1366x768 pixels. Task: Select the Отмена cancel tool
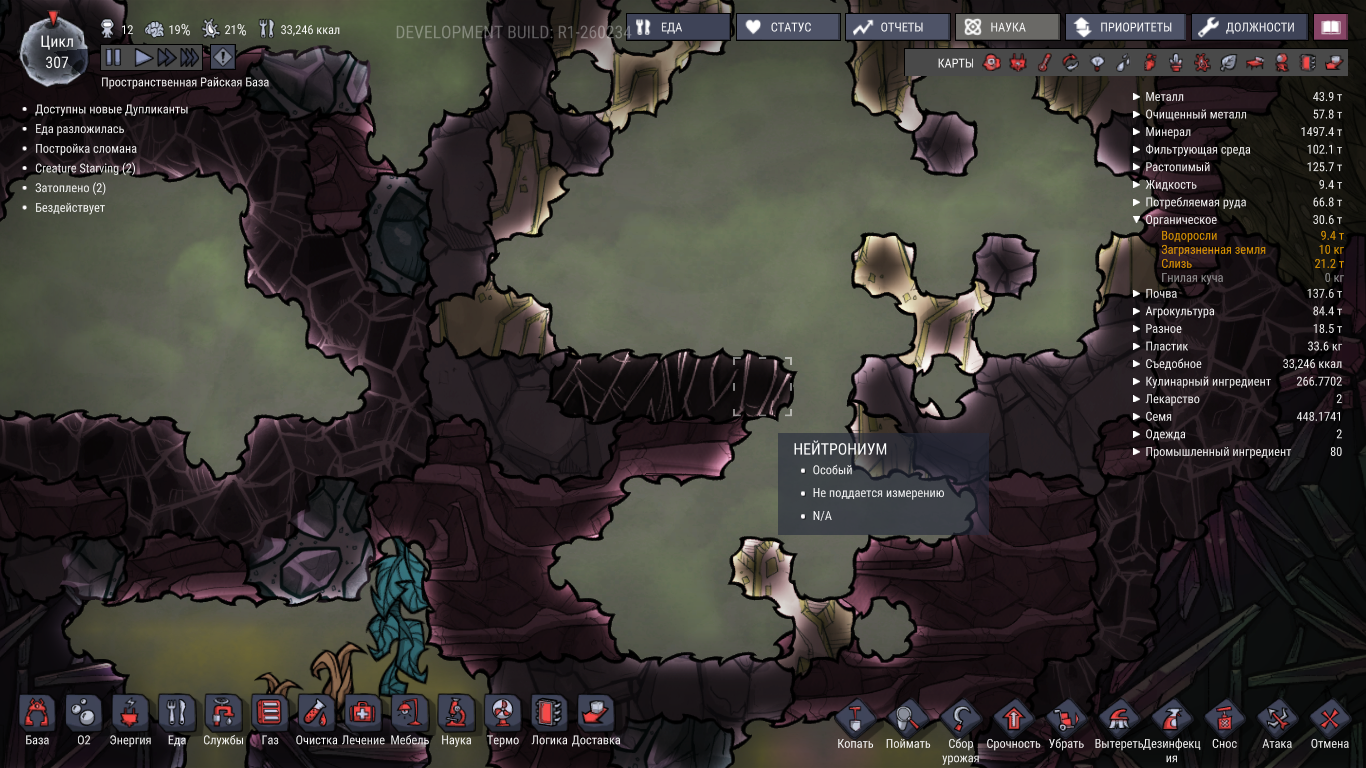(x=1330, y=724)
